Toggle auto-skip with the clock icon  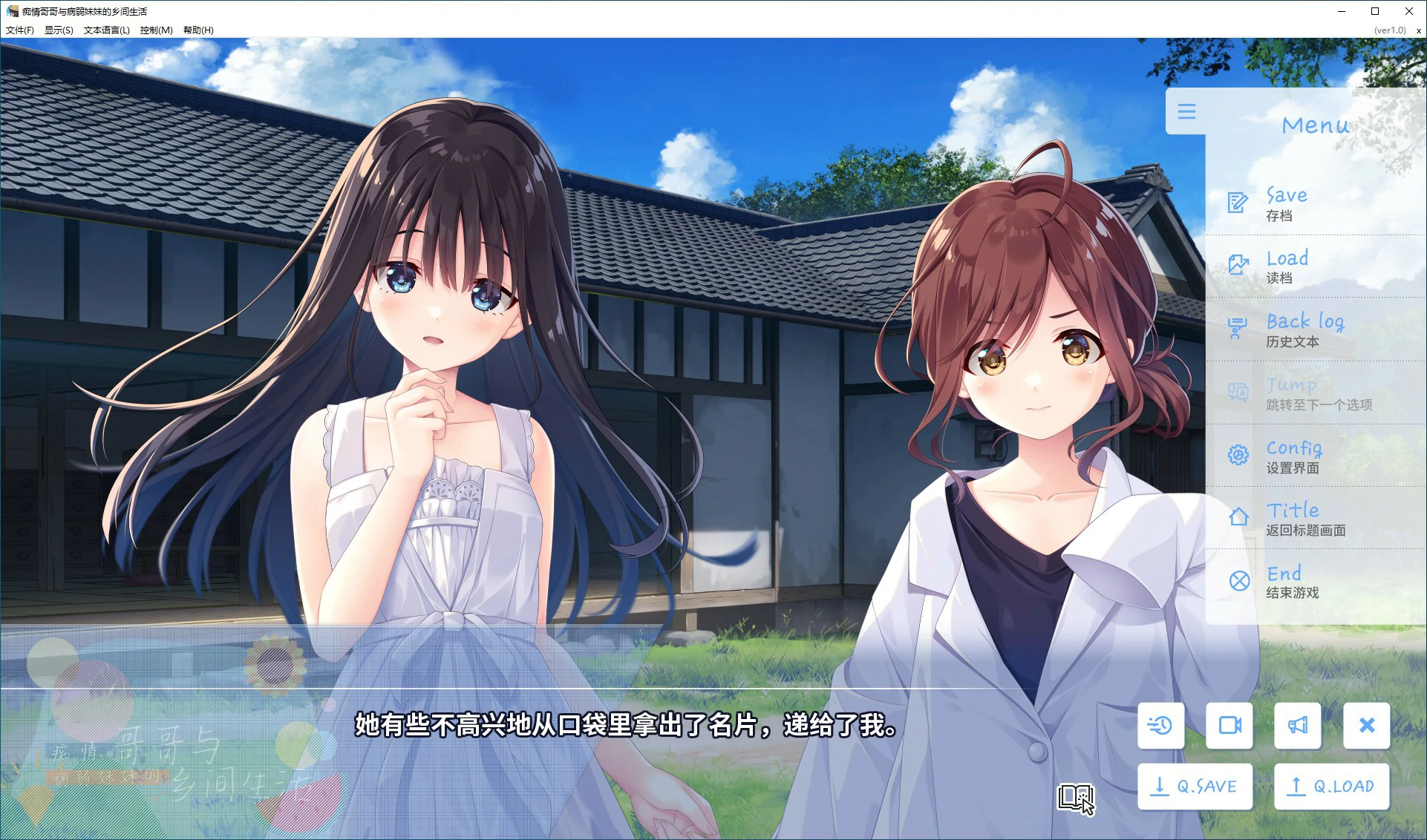pos(1160,726)
